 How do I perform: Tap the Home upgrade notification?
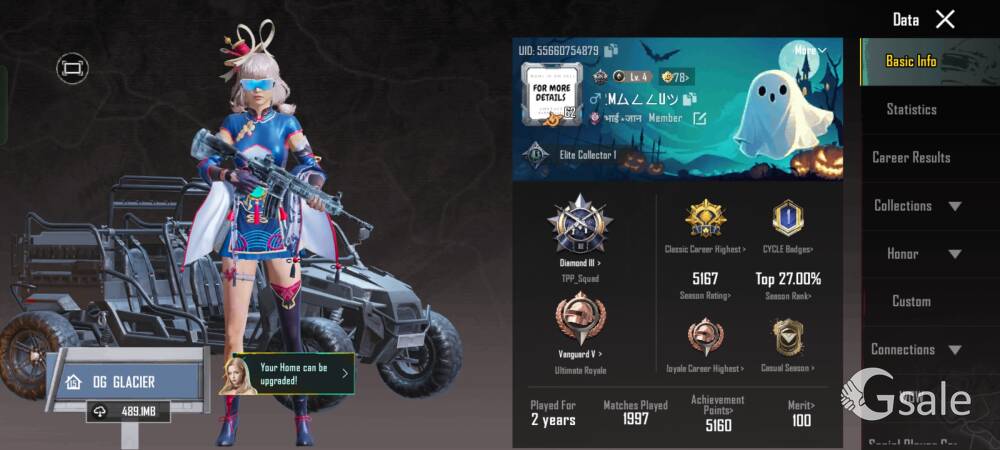point(293,374)
